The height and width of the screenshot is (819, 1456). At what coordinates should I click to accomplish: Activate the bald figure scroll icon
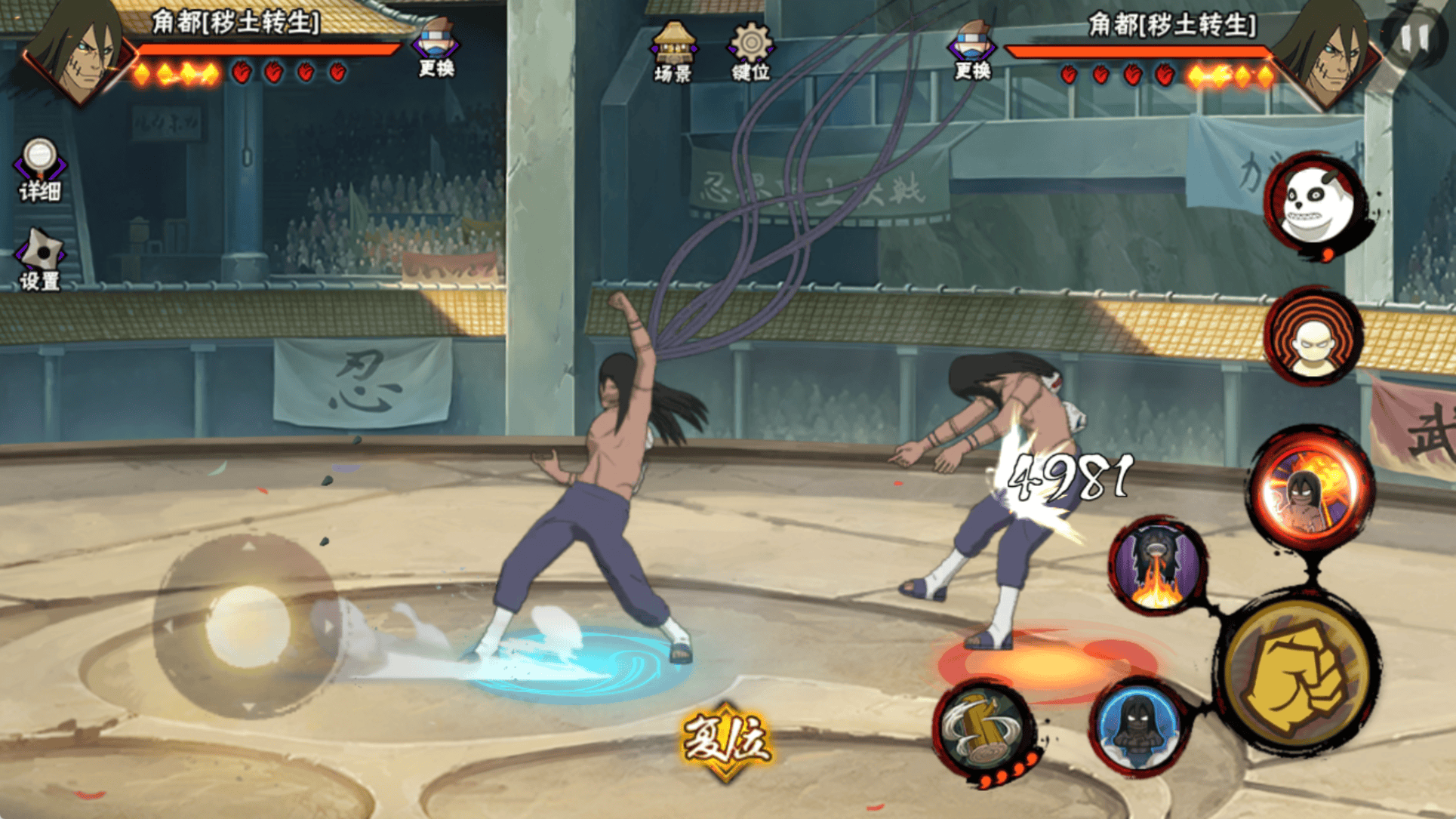click(1314, 336)
